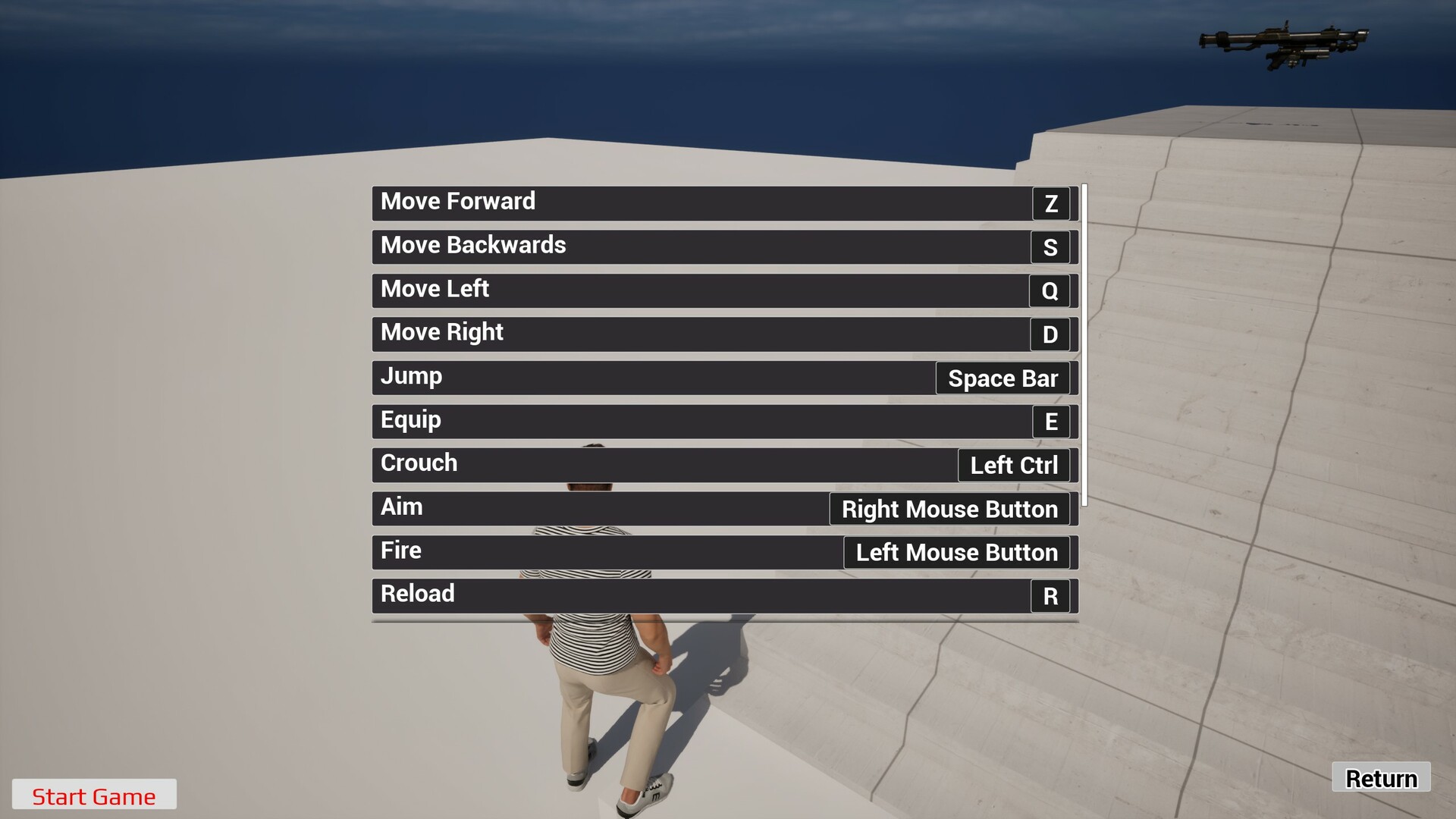1456x819 pixels.
Task: Click the D key binding for Move Right
Action: (x=1050, y=334)
